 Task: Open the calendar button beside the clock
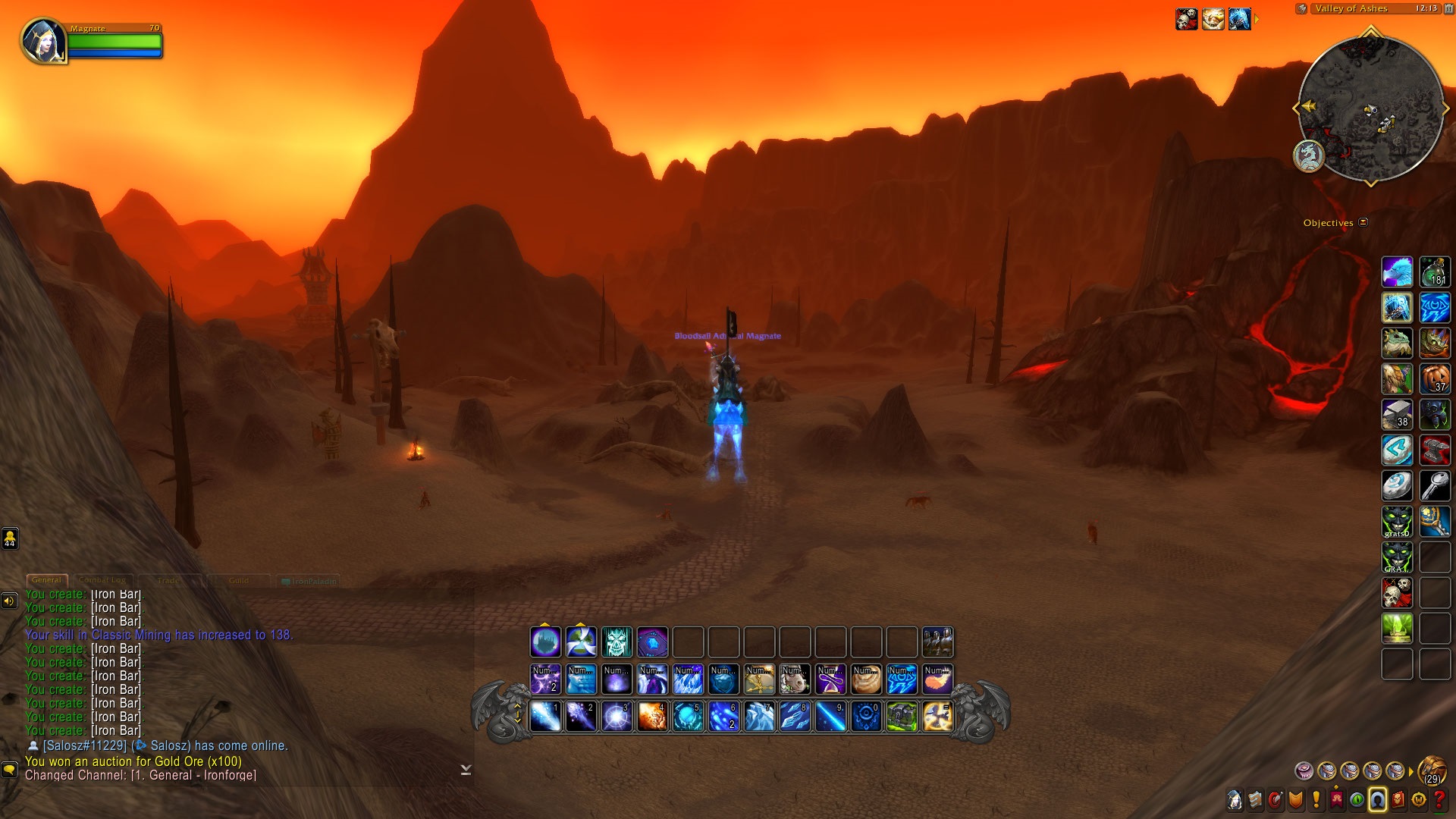(1448, 8)
